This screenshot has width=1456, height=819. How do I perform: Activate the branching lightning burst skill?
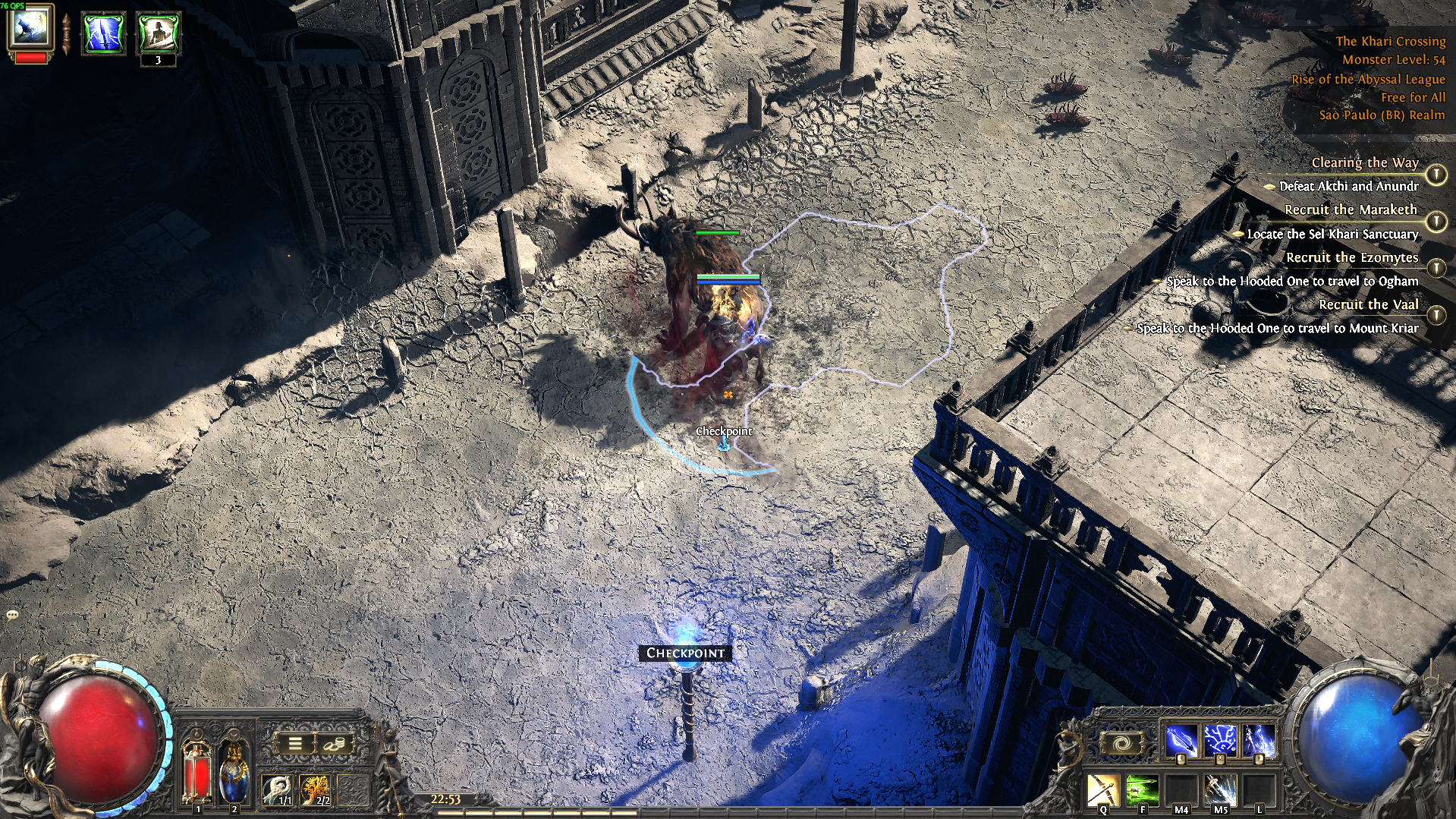pos(1220,740)
